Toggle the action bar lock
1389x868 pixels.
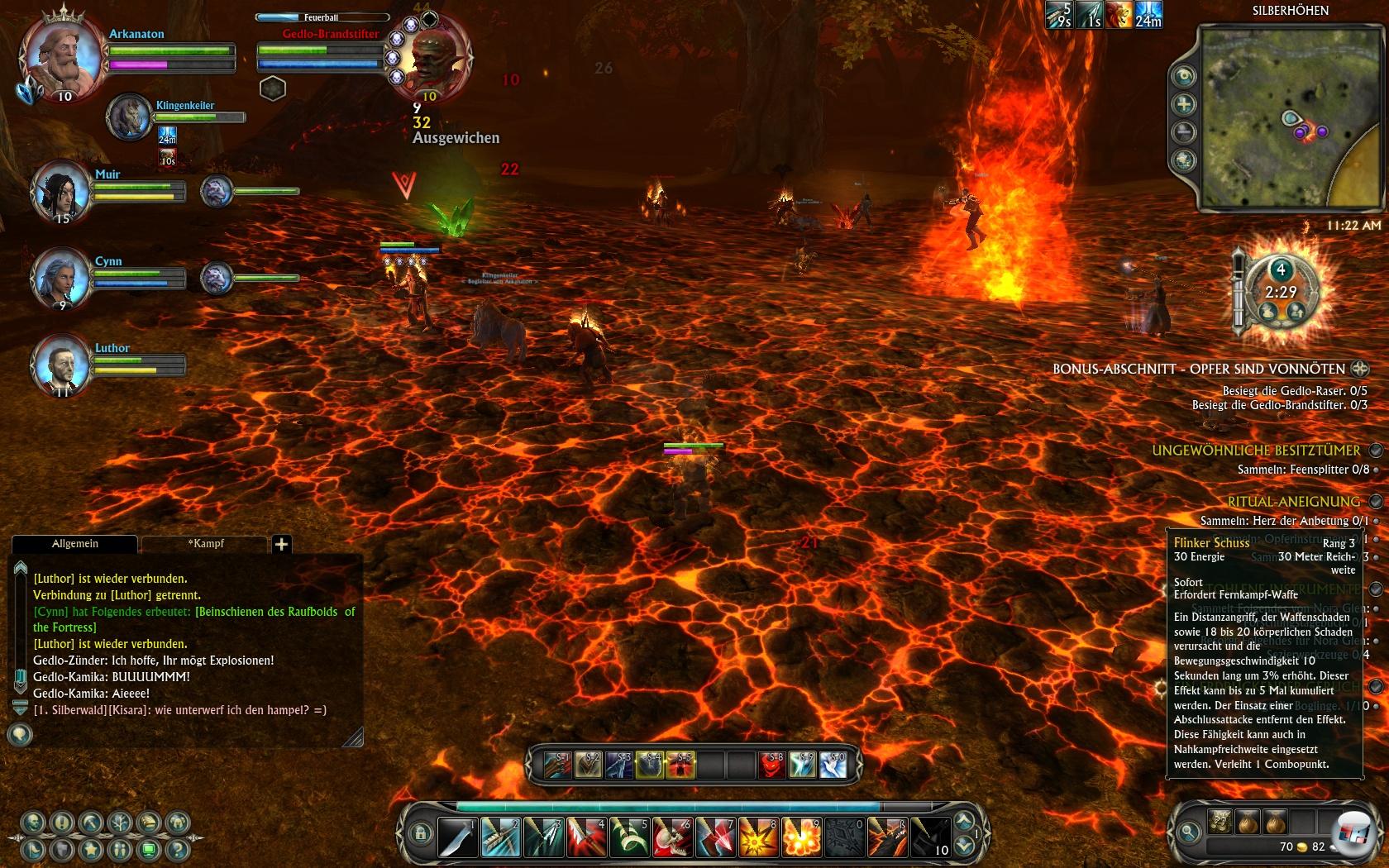click(420, 833)
